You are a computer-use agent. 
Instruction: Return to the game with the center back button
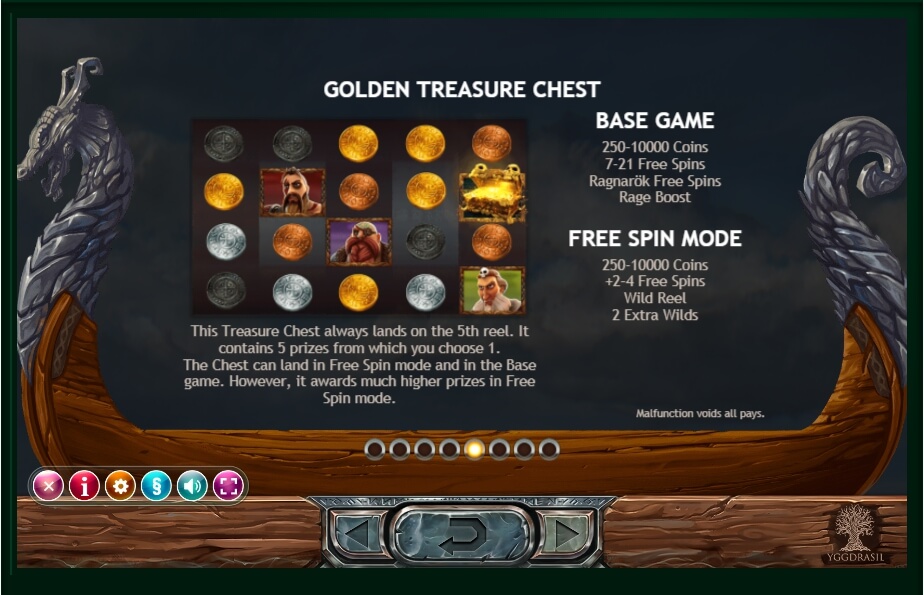point(461,538)
